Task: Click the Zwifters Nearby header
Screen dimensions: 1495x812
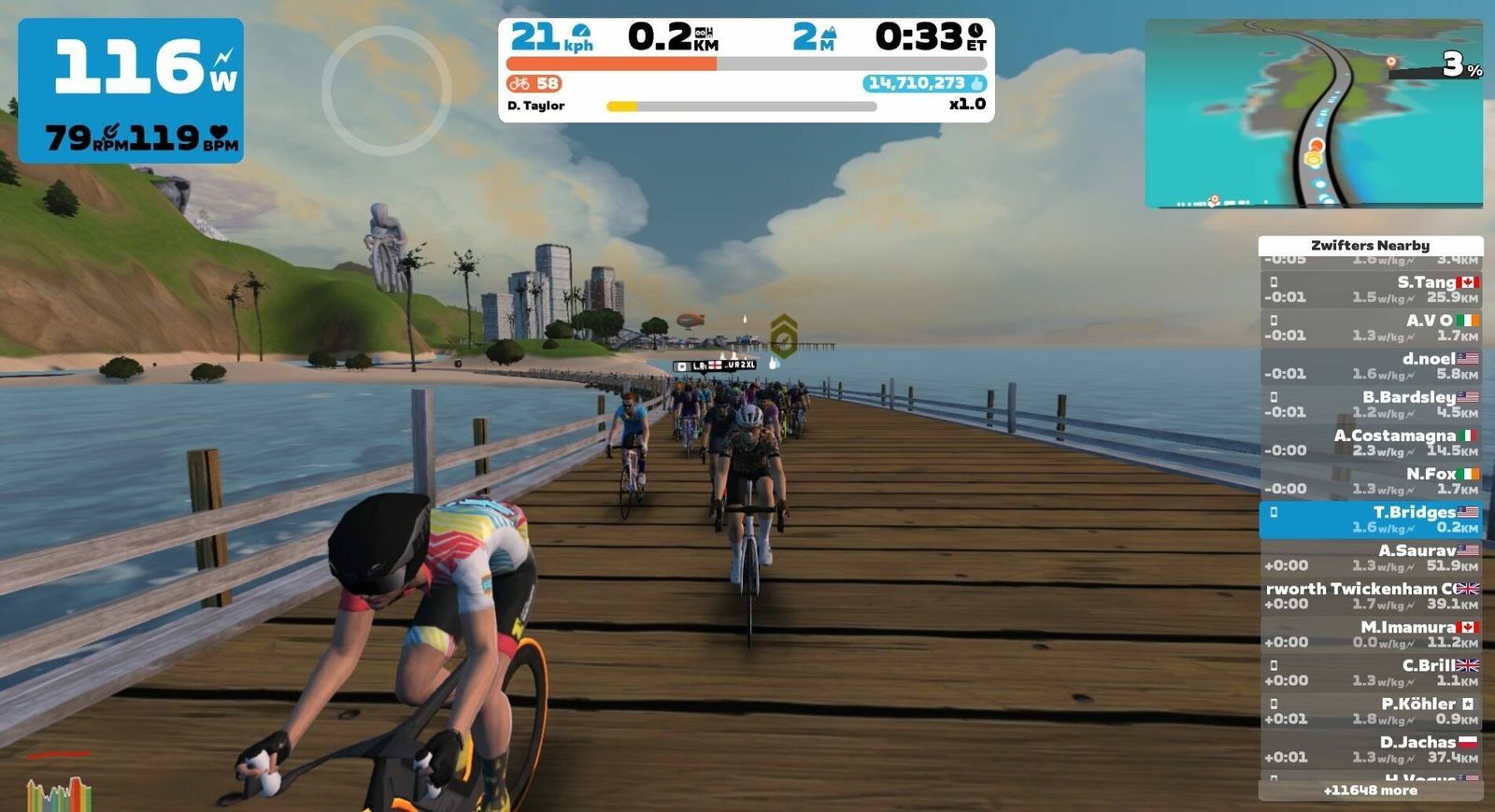Action: [x=1370, y=246]
